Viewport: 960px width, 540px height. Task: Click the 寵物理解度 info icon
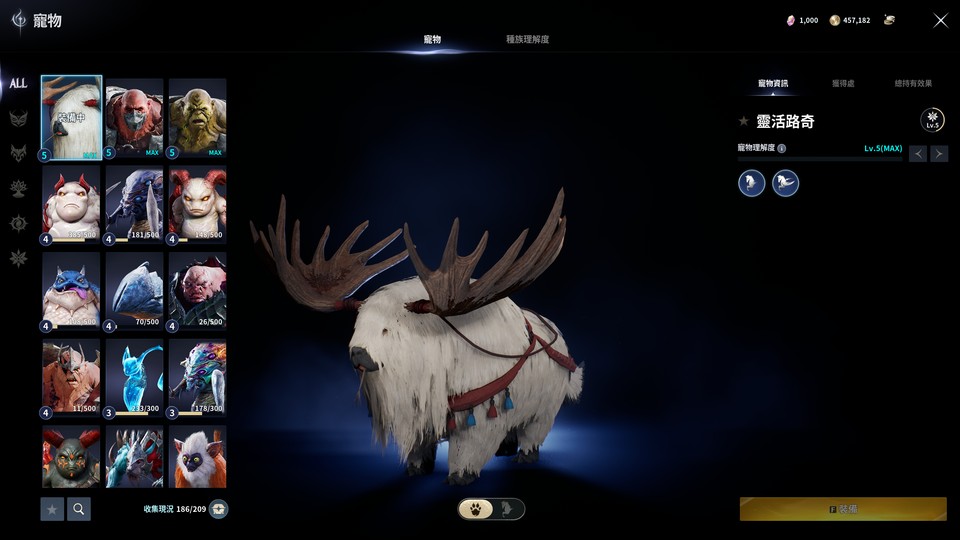(x=782, y=148)
